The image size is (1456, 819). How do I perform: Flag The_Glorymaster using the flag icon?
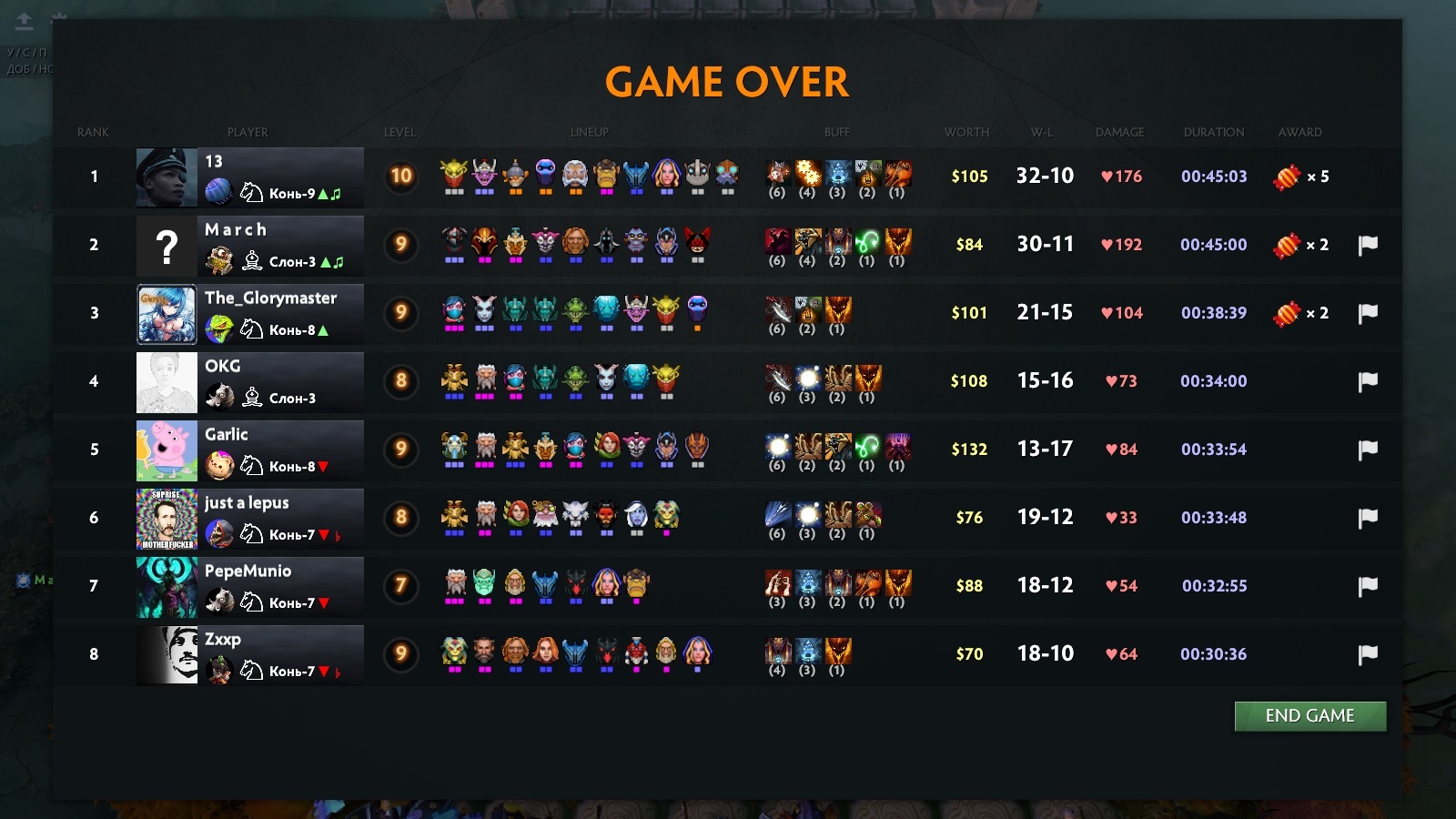(x=1368, y=313)
